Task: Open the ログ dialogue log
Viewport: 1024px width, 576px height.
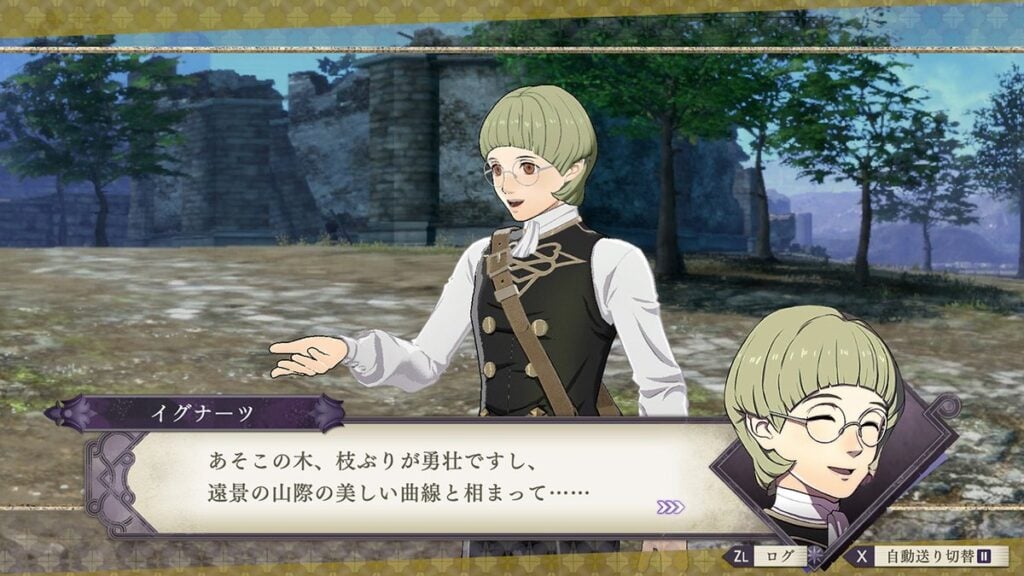Action: pos(771,556)
